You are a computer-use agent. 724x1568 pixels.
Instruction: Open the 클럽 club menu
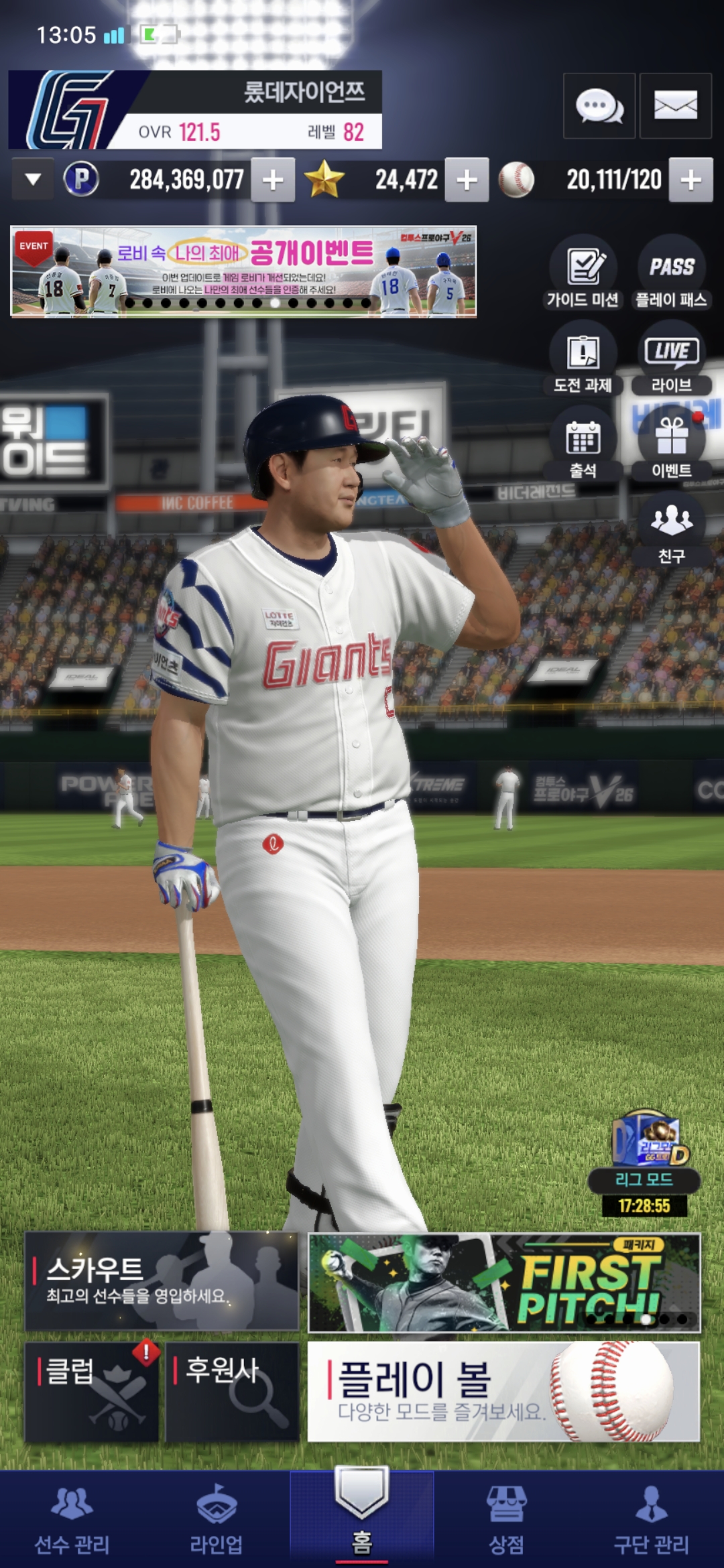[x=92, y=1392]
